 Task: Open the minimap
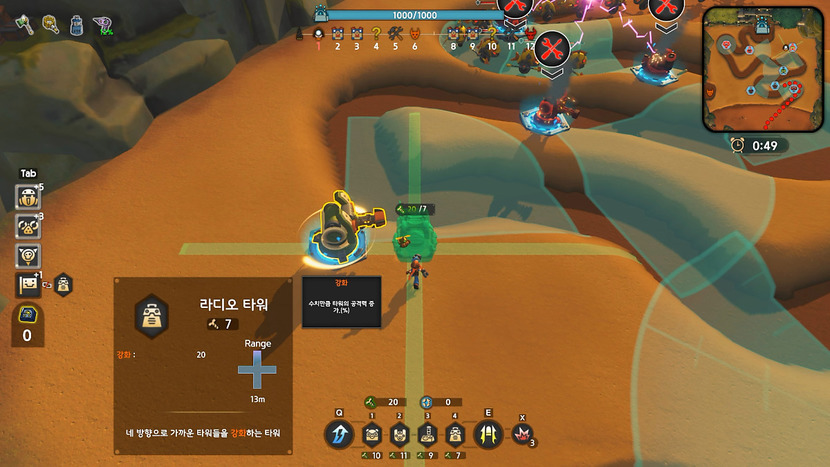[x=763, y=69]
